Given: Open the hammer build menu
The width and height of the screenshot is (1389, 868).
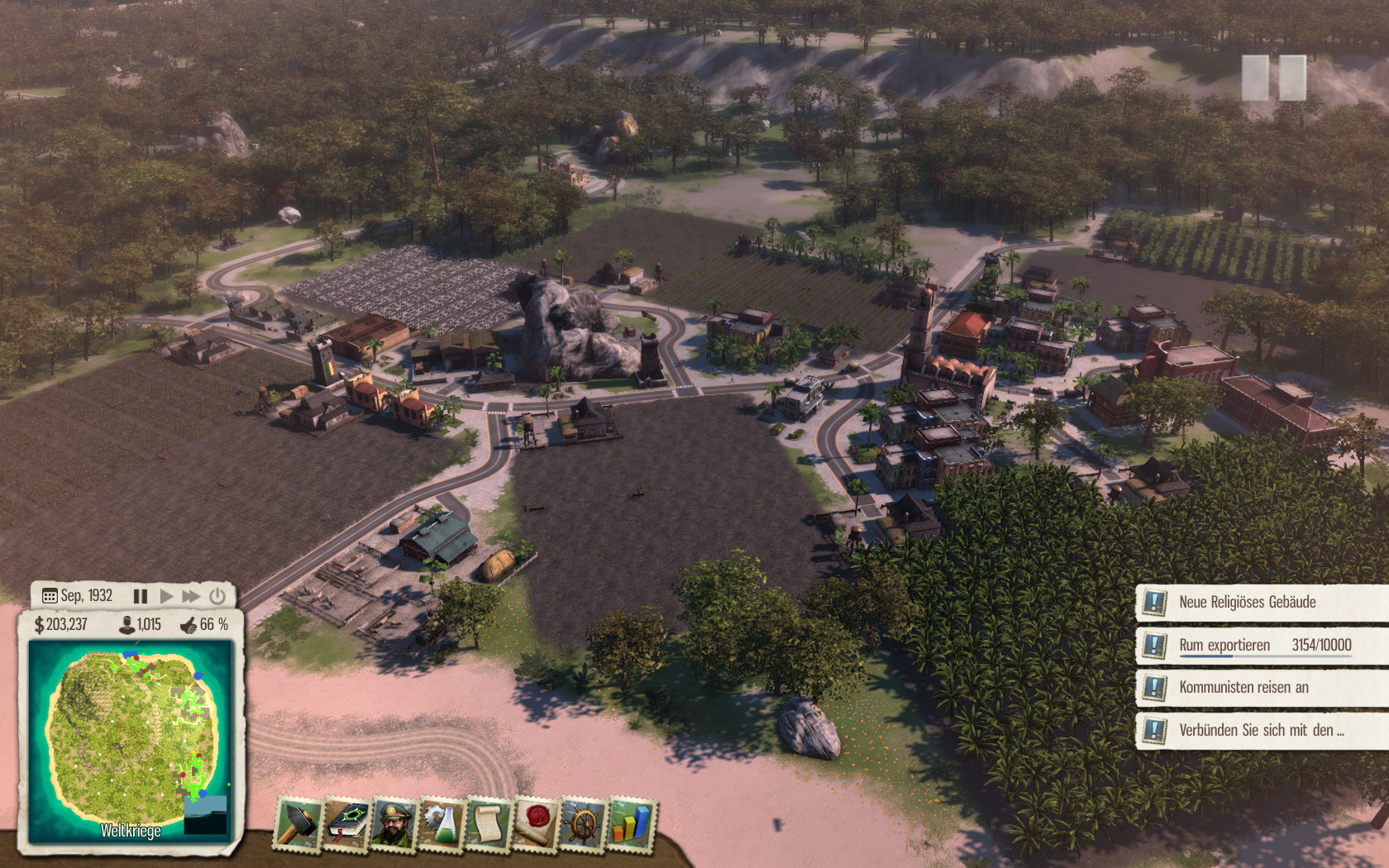Looking at the screenshot, I should click(x=298, y=823).
